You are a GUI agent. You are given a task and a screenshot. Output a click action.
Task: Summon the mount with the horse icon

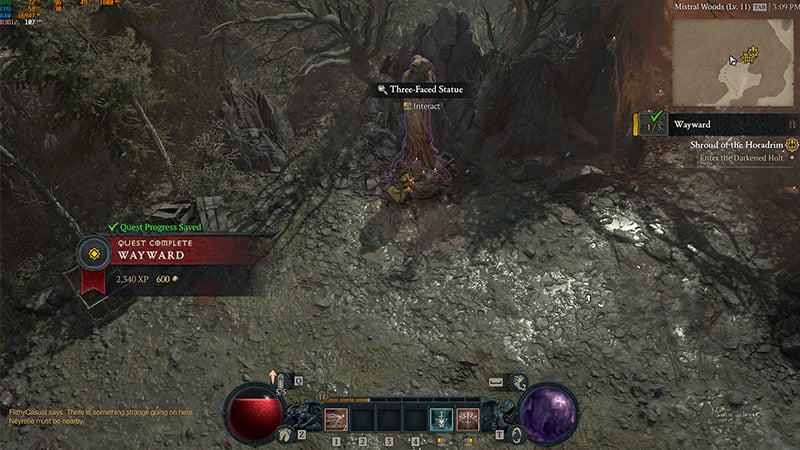point(285,434)
